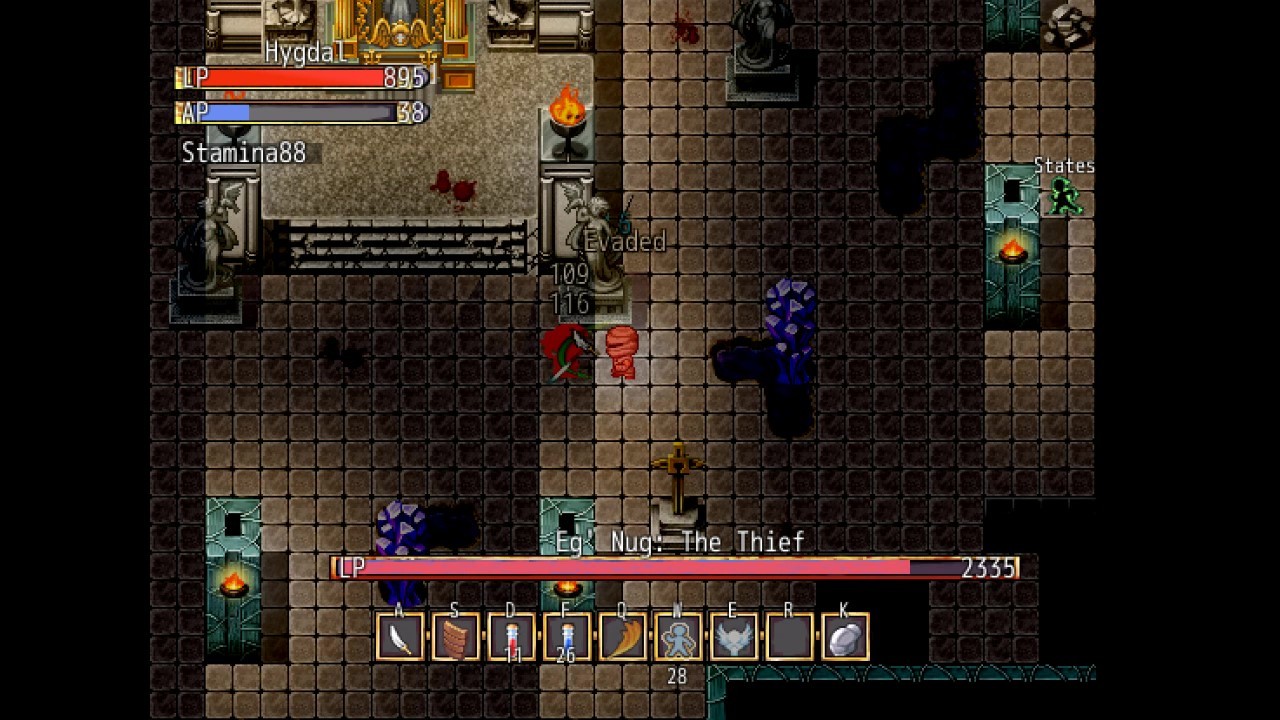Click the Evaded combat text
This screenshot has width=1280, height=720.
624,242
